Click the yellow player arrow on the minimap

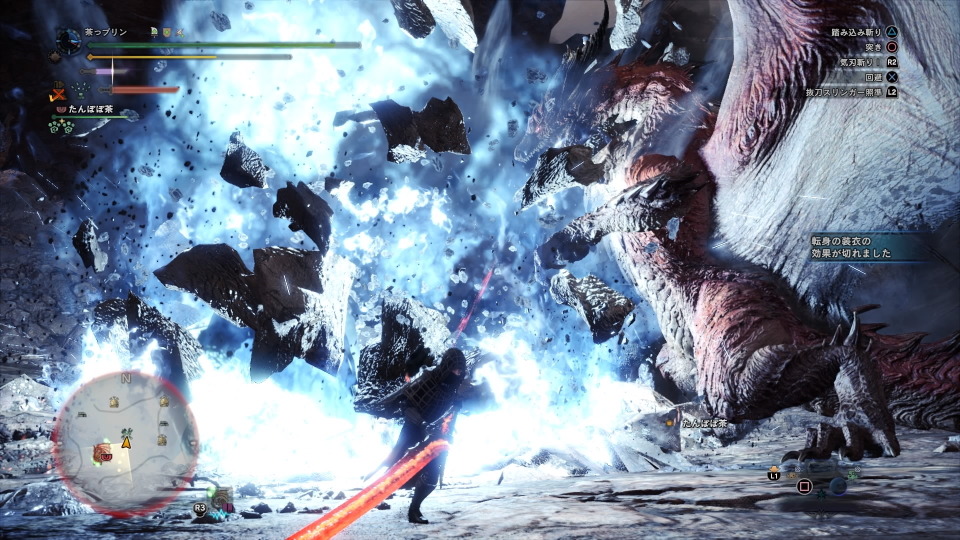[127, 441]
